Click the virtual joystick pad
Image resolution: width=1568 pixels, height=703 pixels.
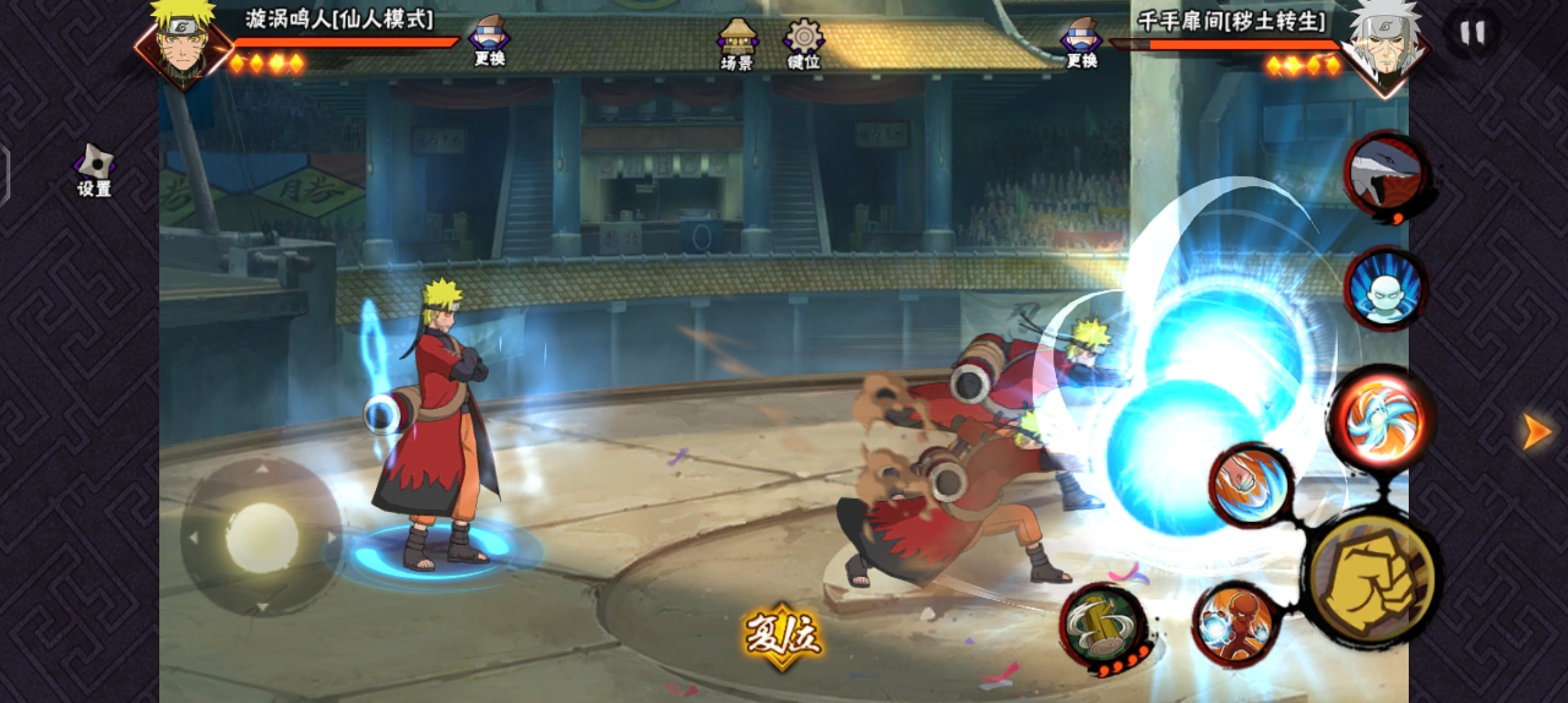[x=262, y=537]
